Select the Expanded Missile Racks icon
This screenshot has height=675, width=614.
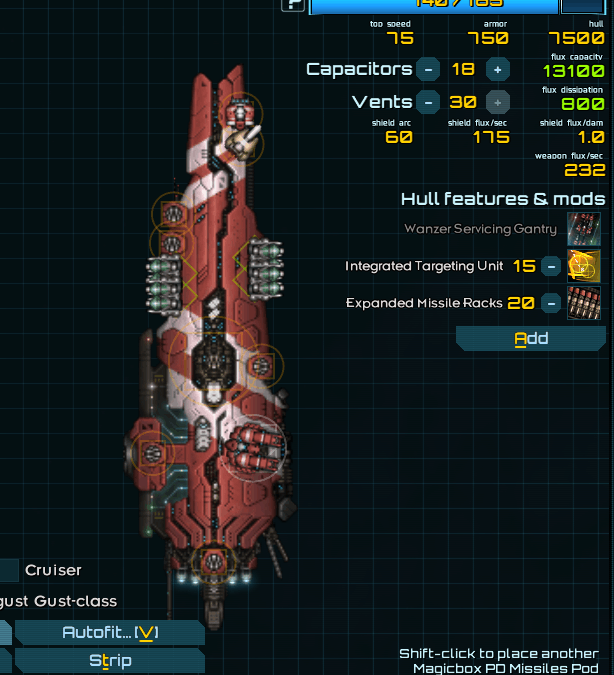[583, 302]
